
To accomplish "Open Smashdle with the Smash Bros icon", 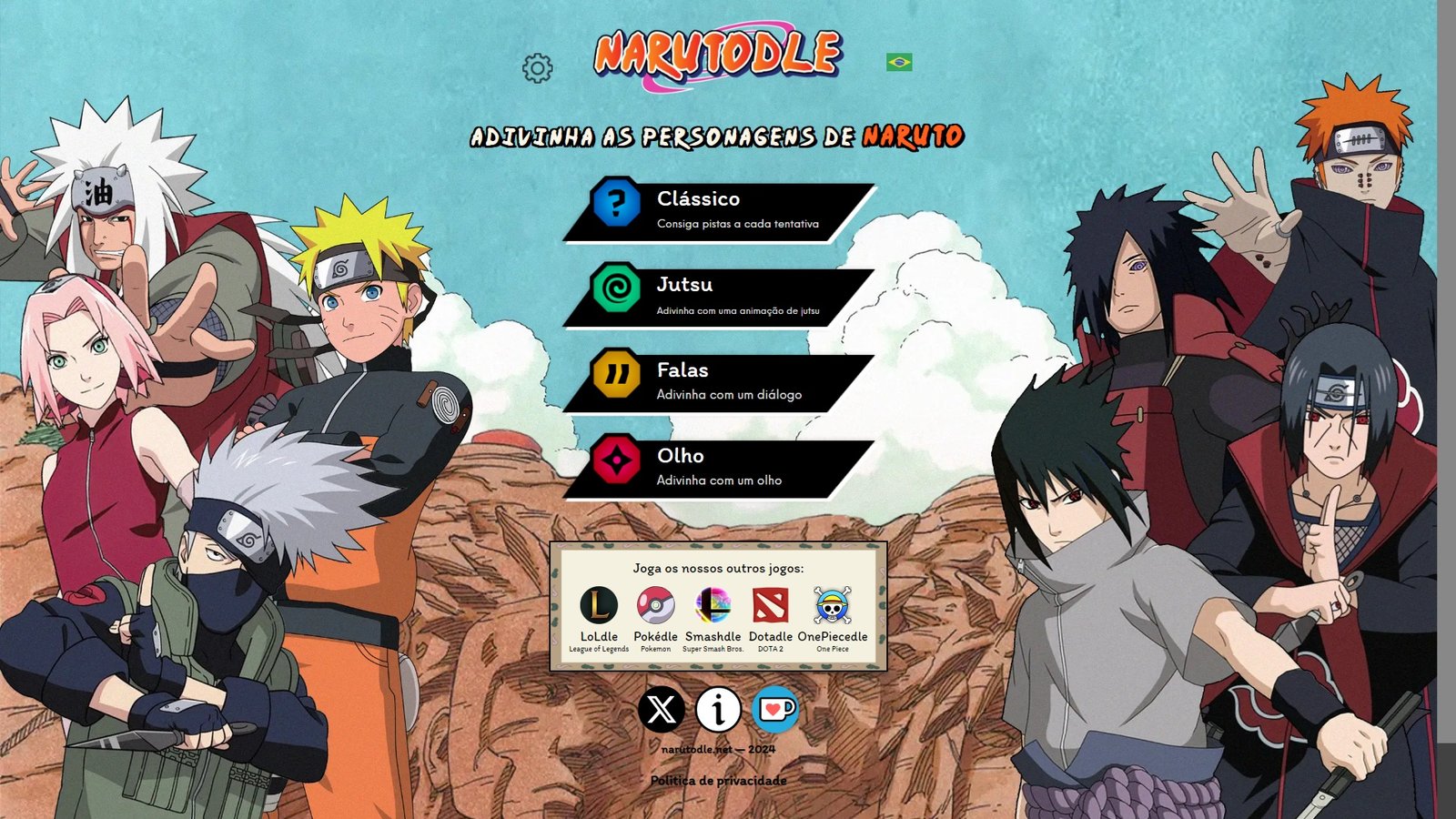I will coord(713,605).
